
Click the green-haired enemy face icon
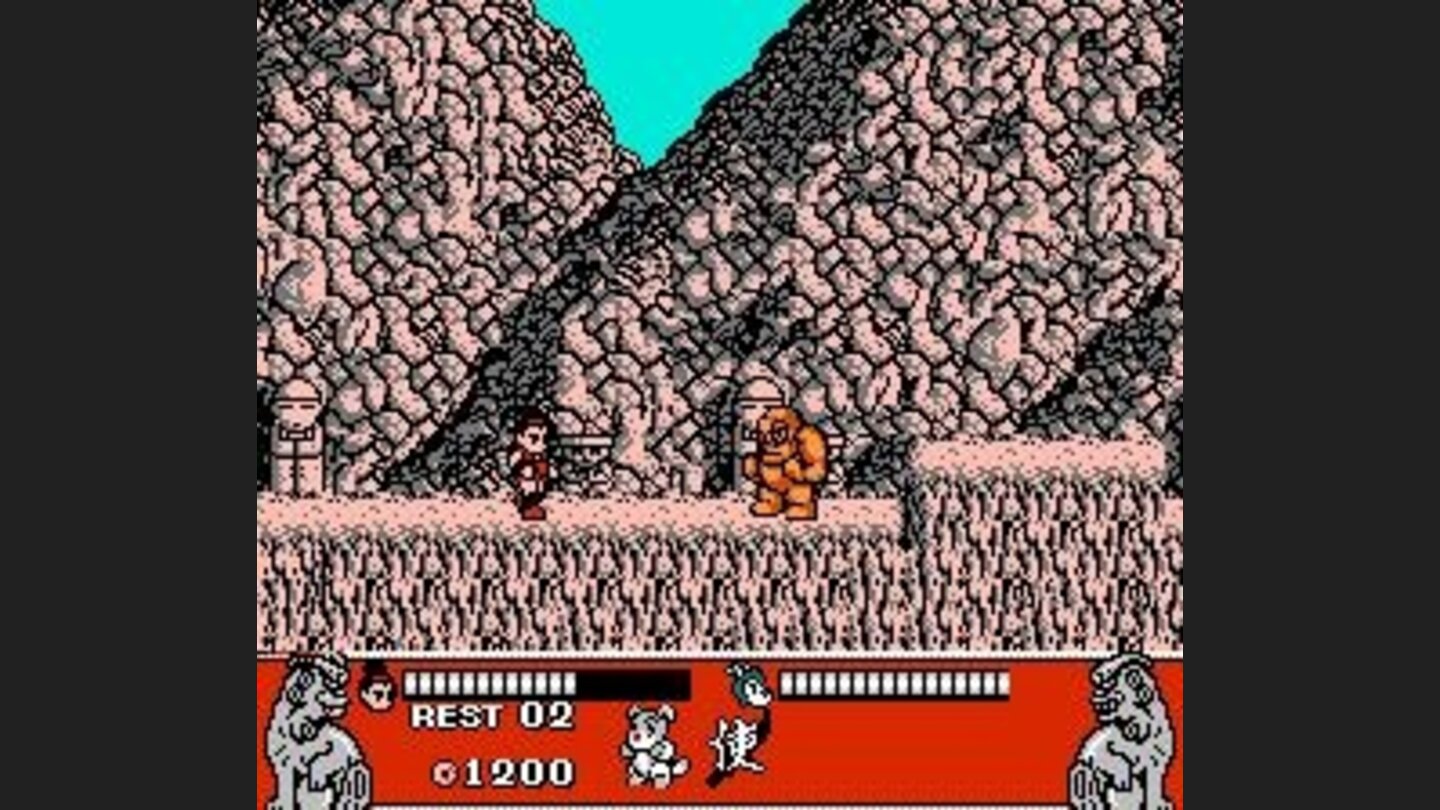coord(747,688)
